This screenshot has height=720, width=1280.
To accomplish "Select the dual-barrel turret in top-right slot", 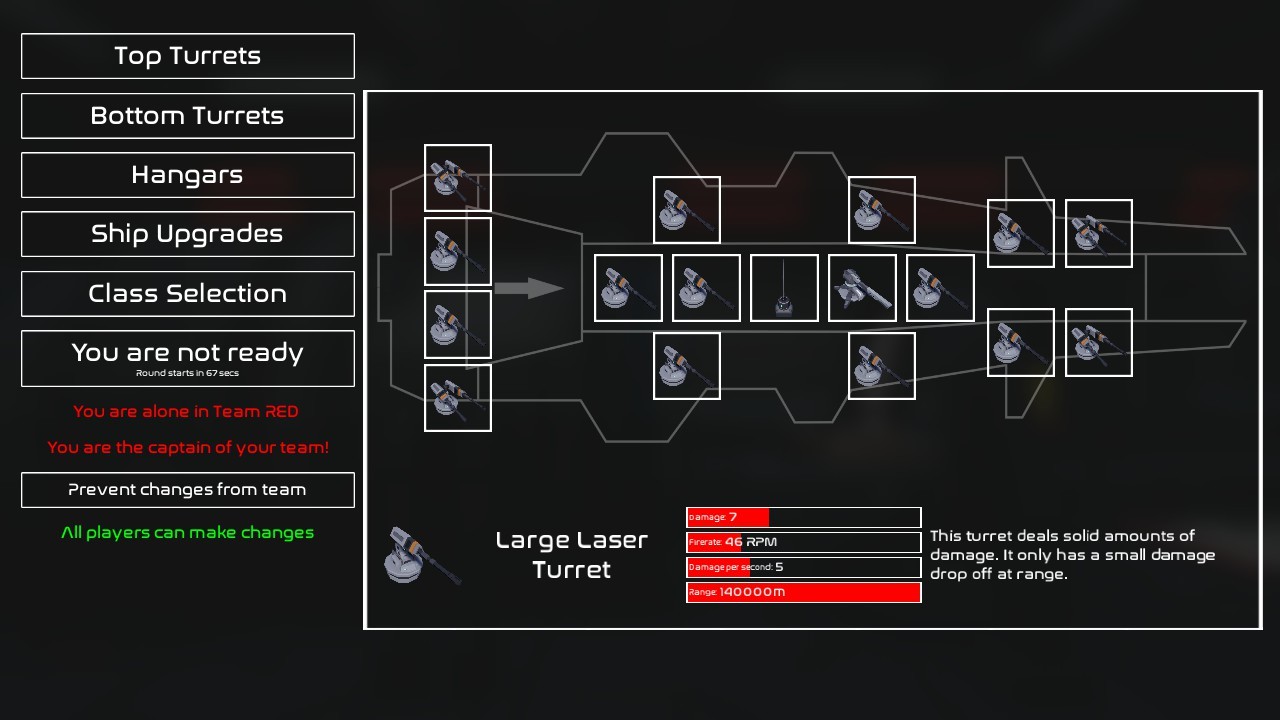I will (x=1098, y=232).
